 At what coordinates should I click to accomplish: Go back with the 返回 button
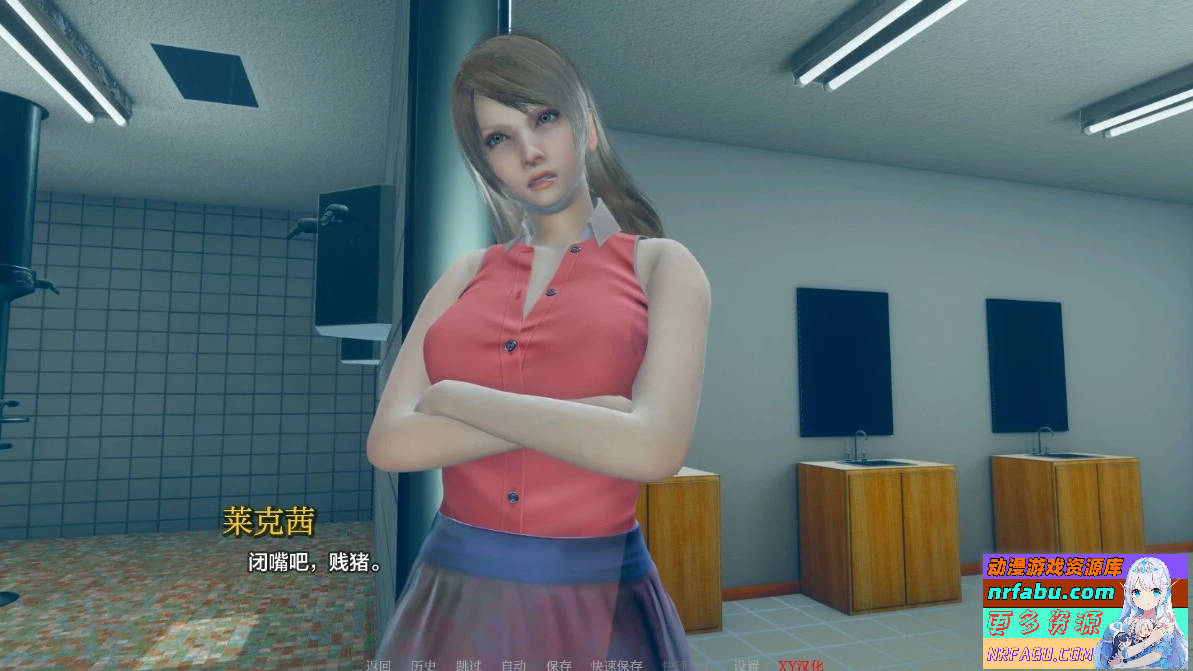pos(379,665)
